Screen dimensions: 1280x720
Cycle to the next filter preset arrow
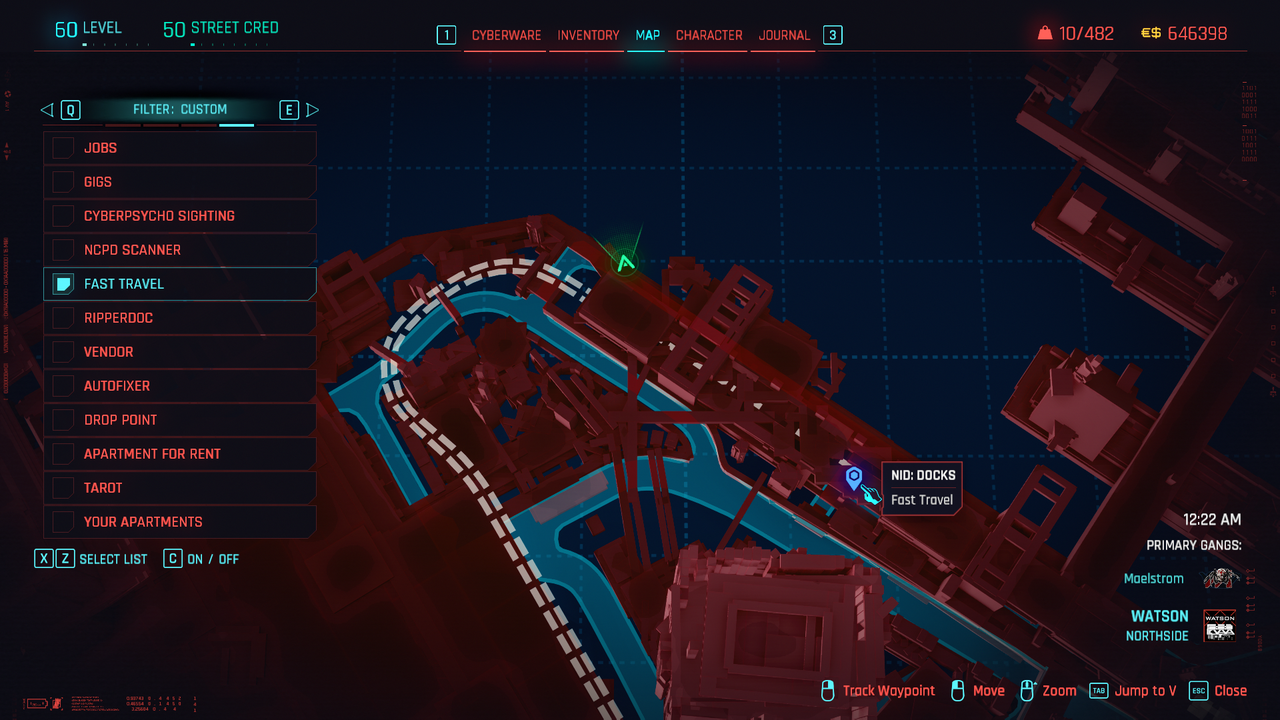click(312, 110)
